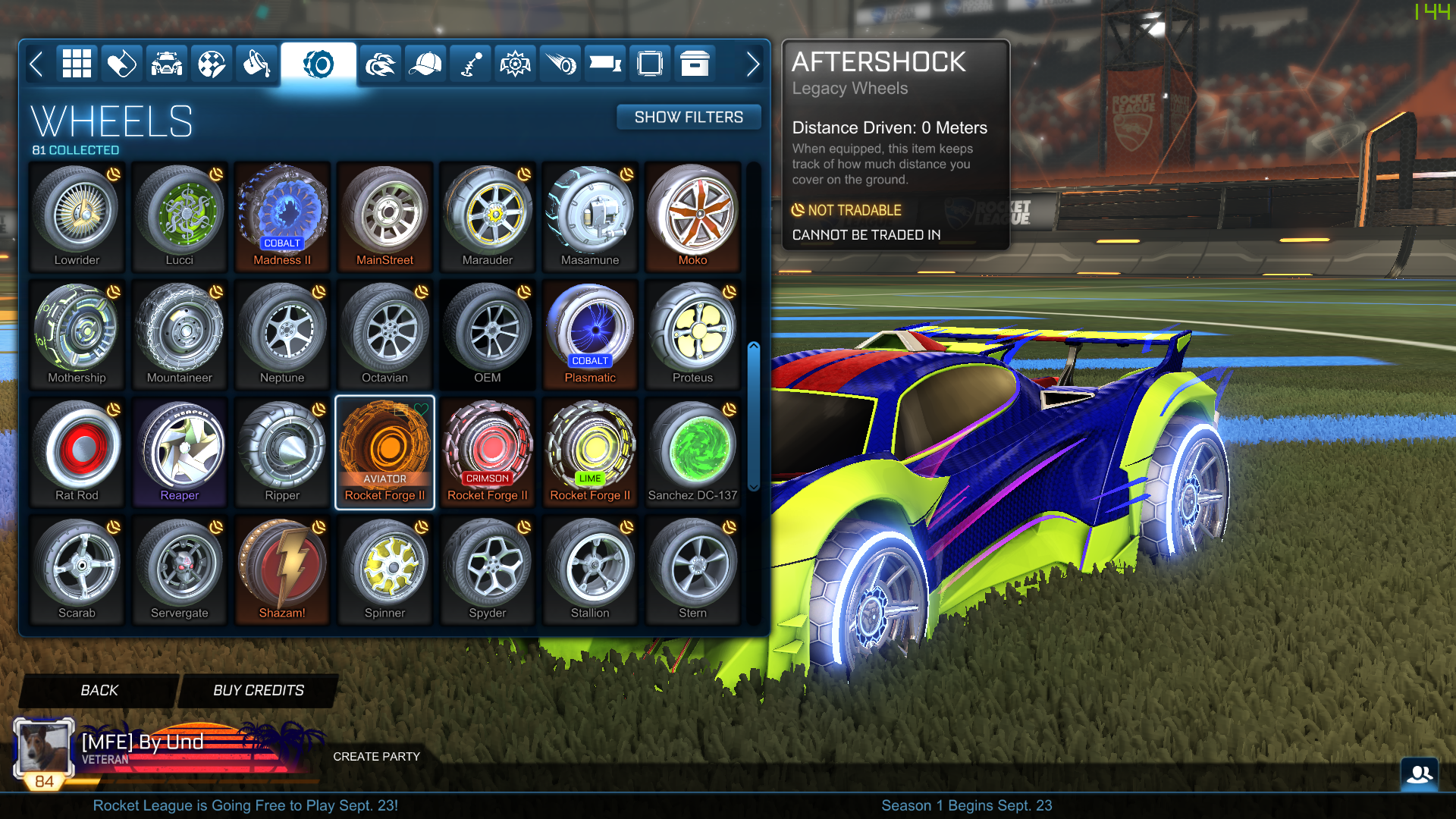This screenshot has width=1456, height=819.
Task: Select the Cobalt Plasmatic wheels
Action: (x=590, y=334)
